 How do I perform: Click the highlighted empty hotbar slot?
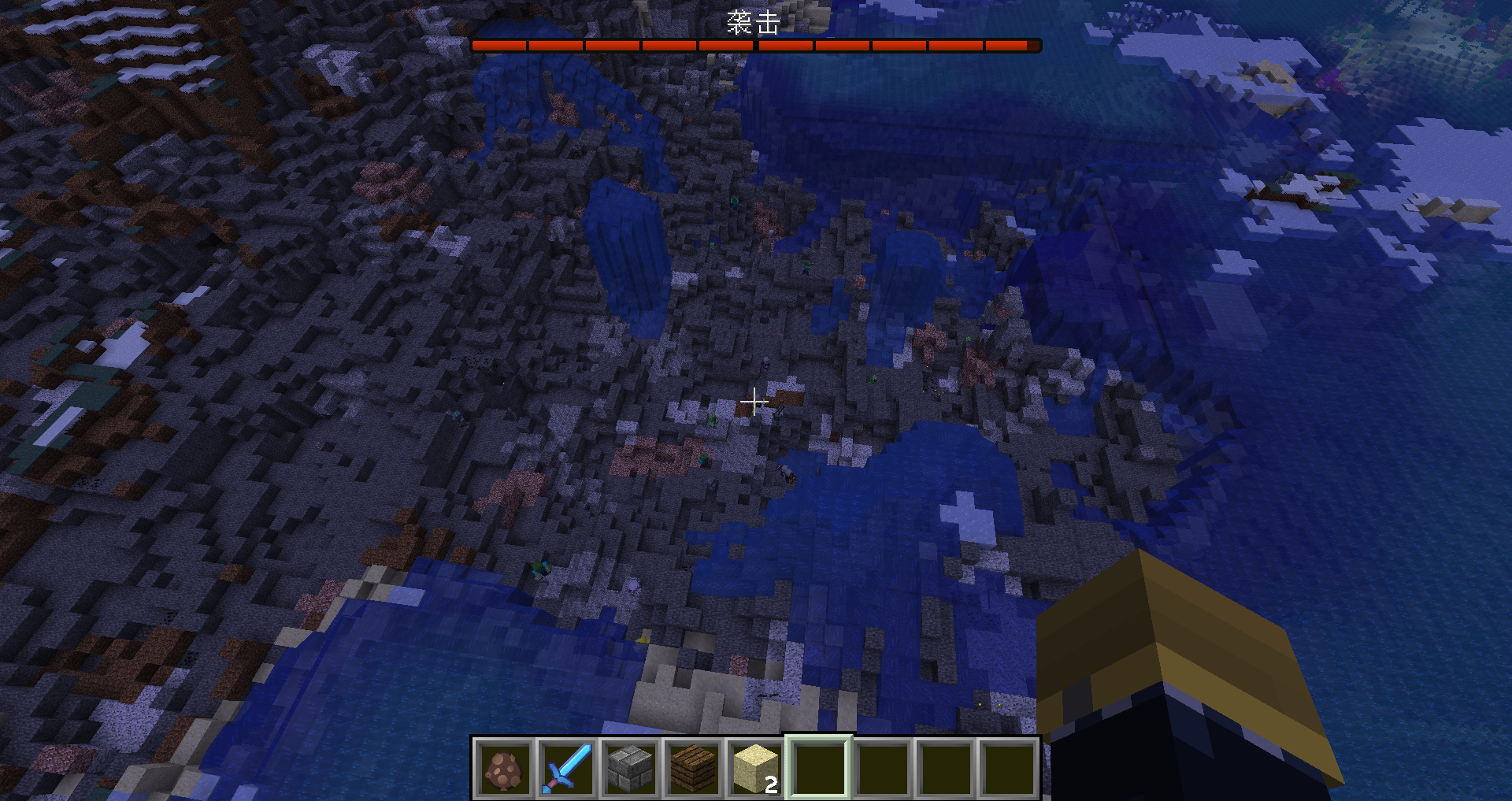tap(819, 769)
